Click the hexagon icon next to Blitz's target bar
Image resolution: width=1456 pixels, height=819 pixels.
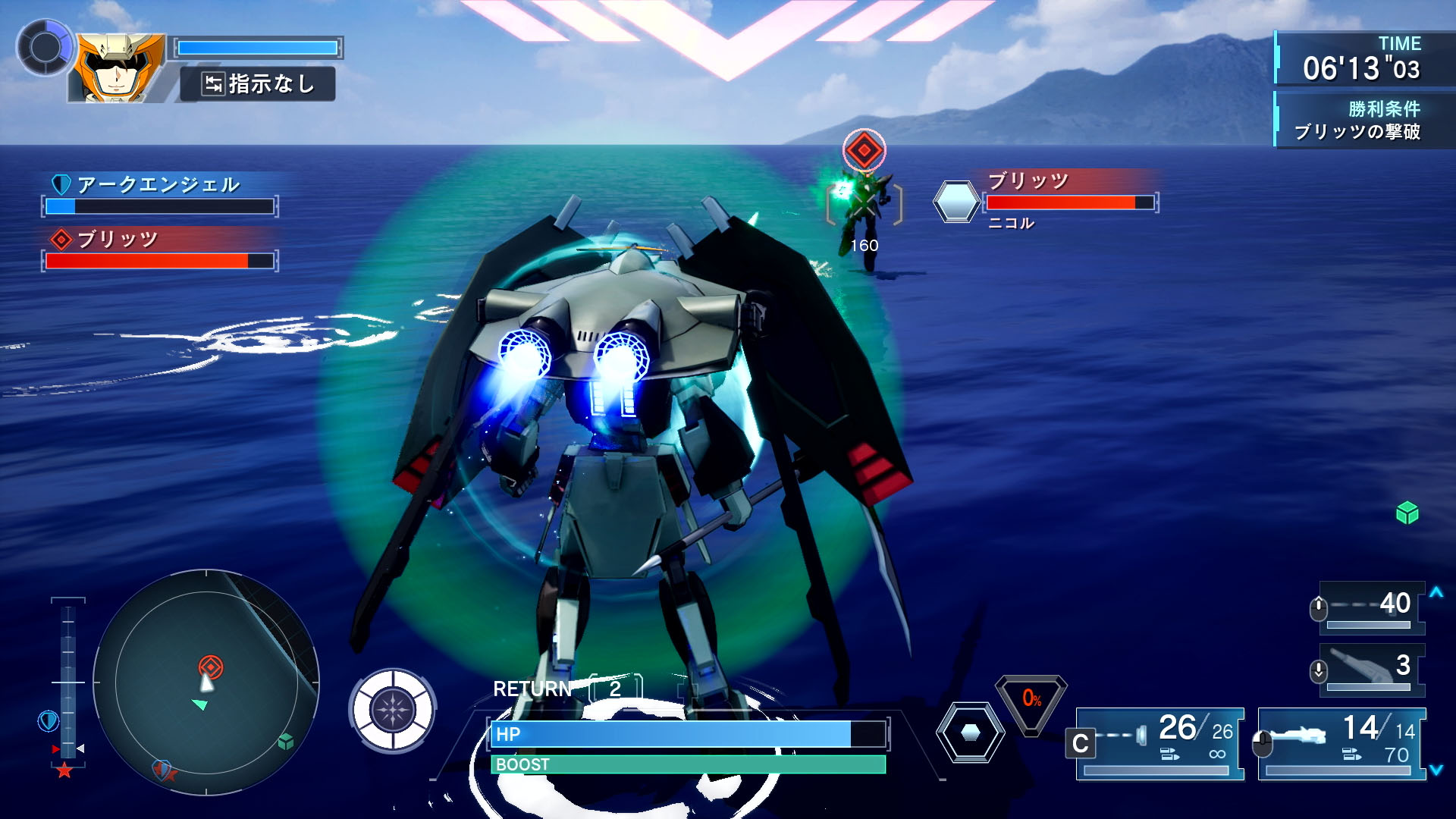[x=955, y=202]
